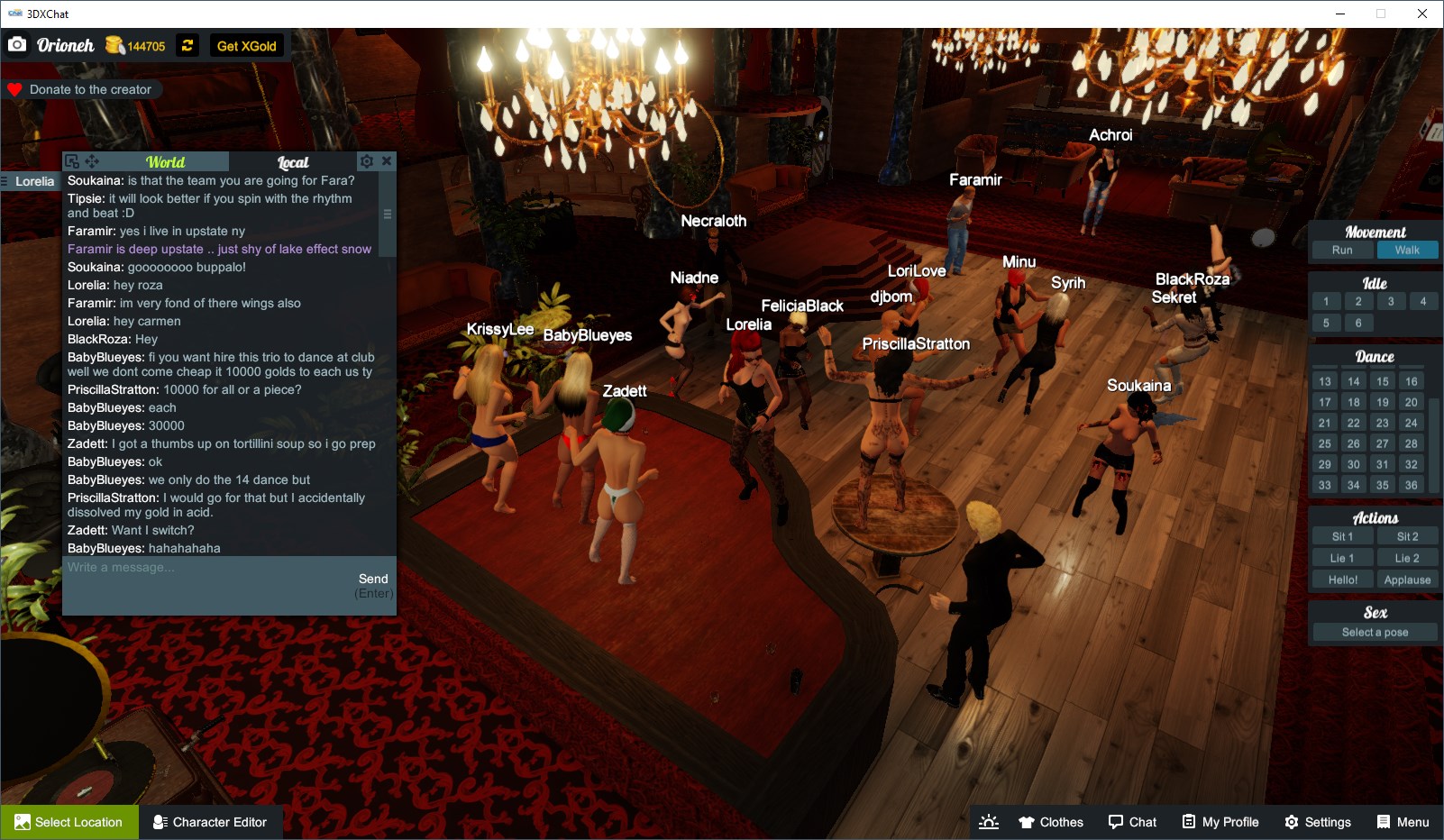Click the refresh icon next to XGold balance
The width and height of the screenshot is (1444, 840).
187,45
